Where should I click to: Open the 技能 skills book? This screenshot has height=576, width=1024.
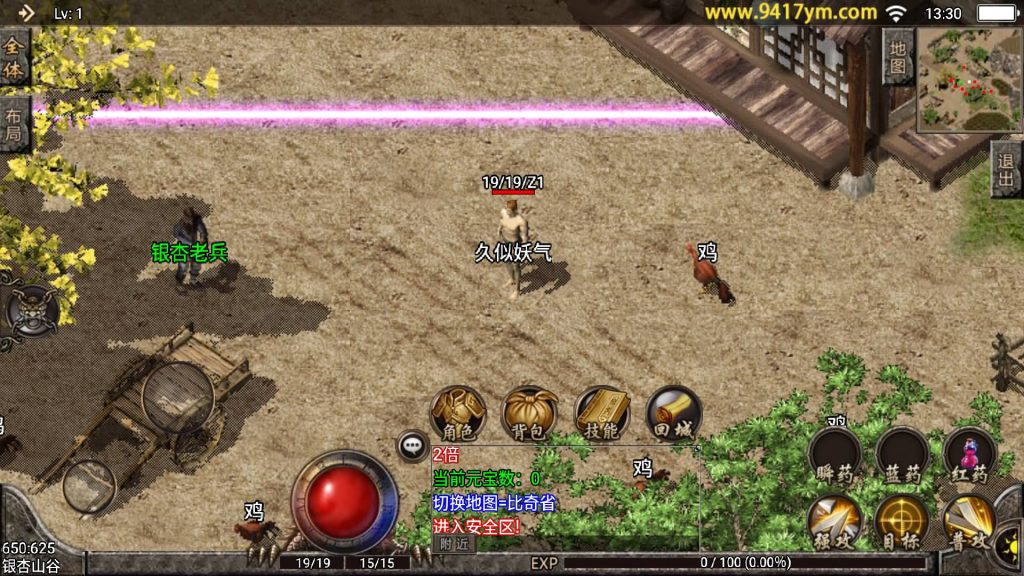(602, 413)
